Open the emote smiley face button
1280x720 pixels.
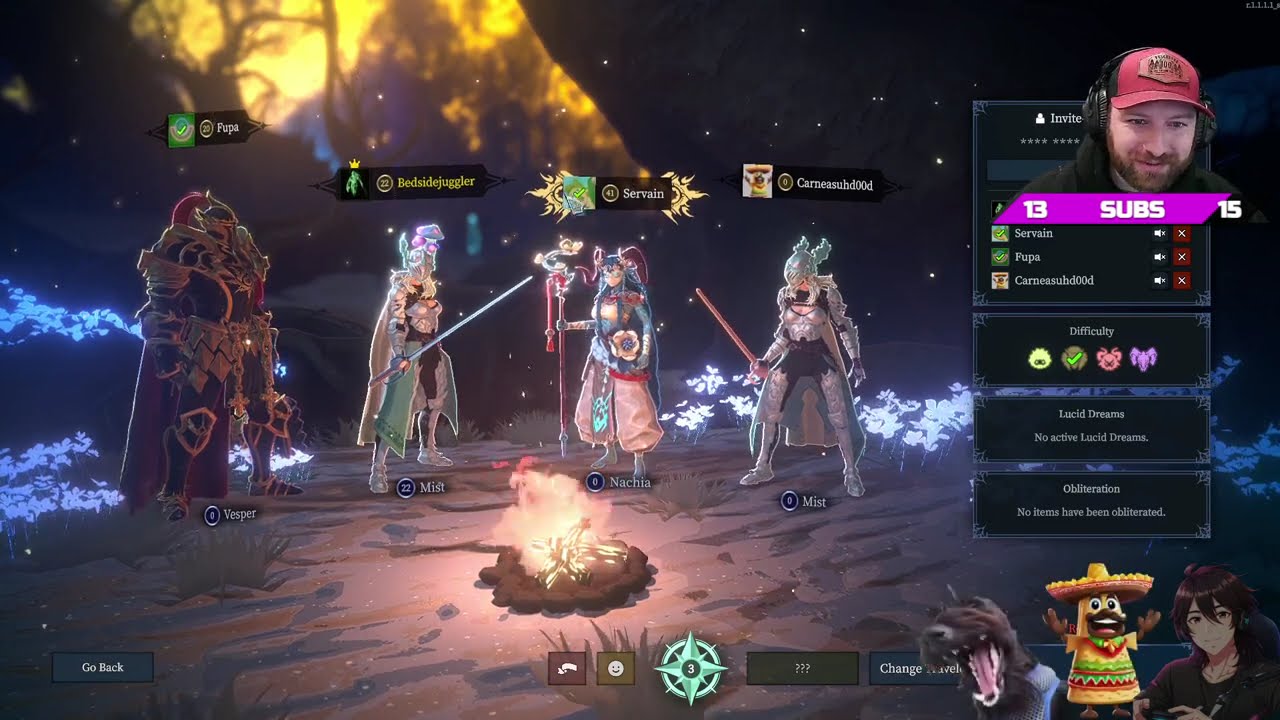pos(615,668)
